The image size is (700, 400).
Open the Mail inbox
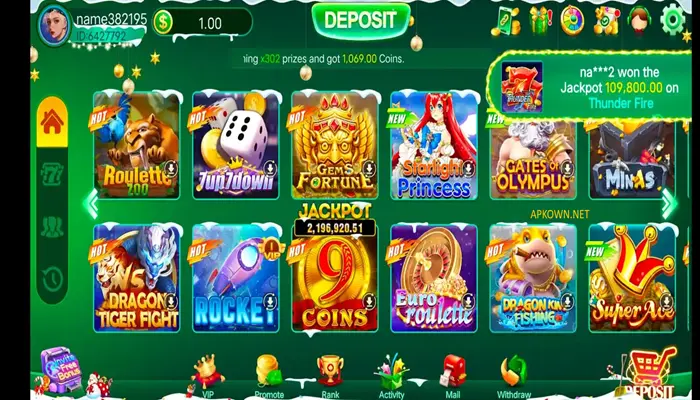click(454, 376)
